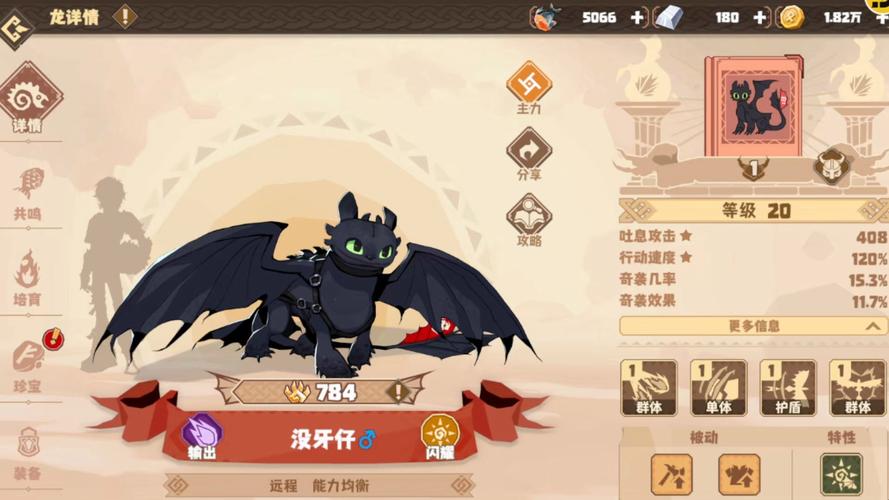Select the Toothless portrait card
This screenshot has height=500, width=889.
[x=753, y=108]
